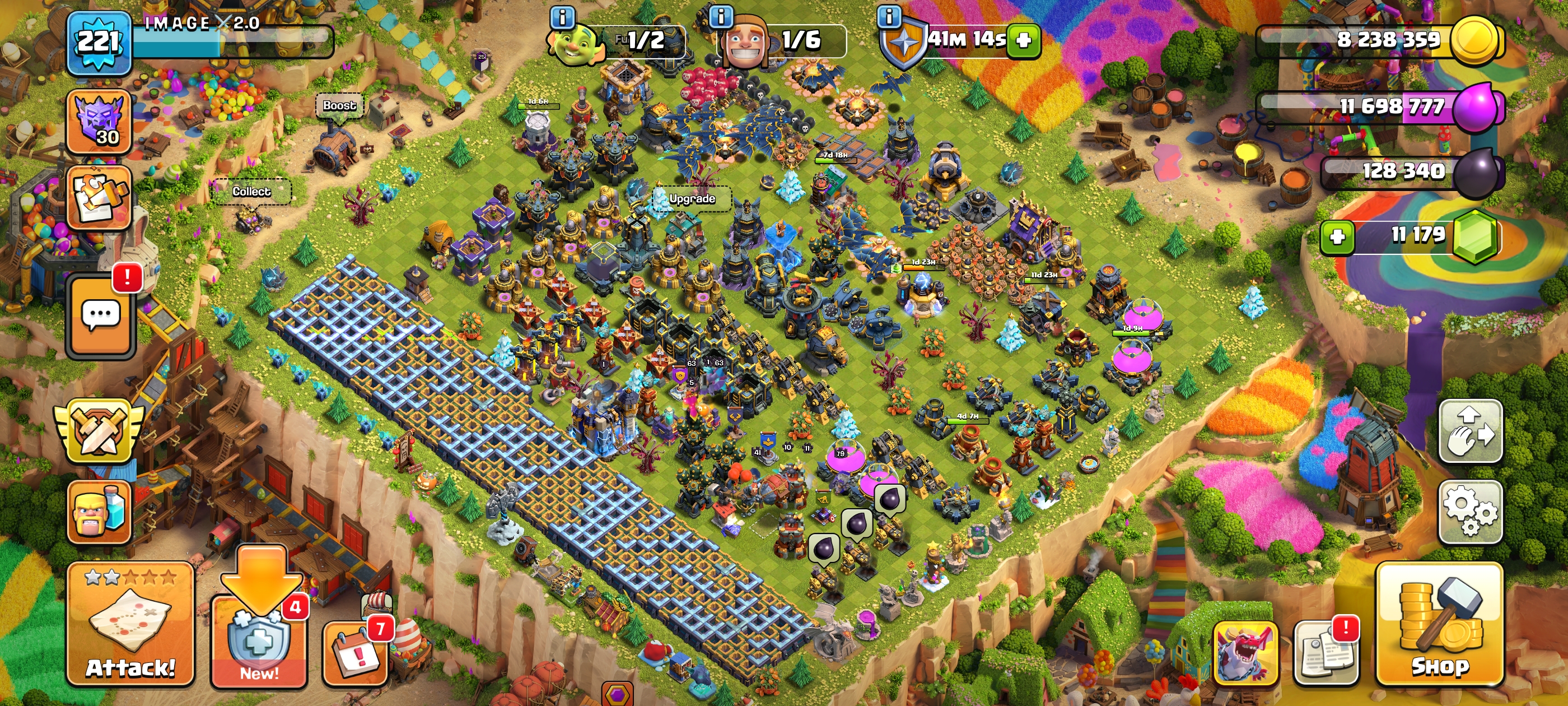
Task: Open the settings gears button
Action: [1469, 512]
